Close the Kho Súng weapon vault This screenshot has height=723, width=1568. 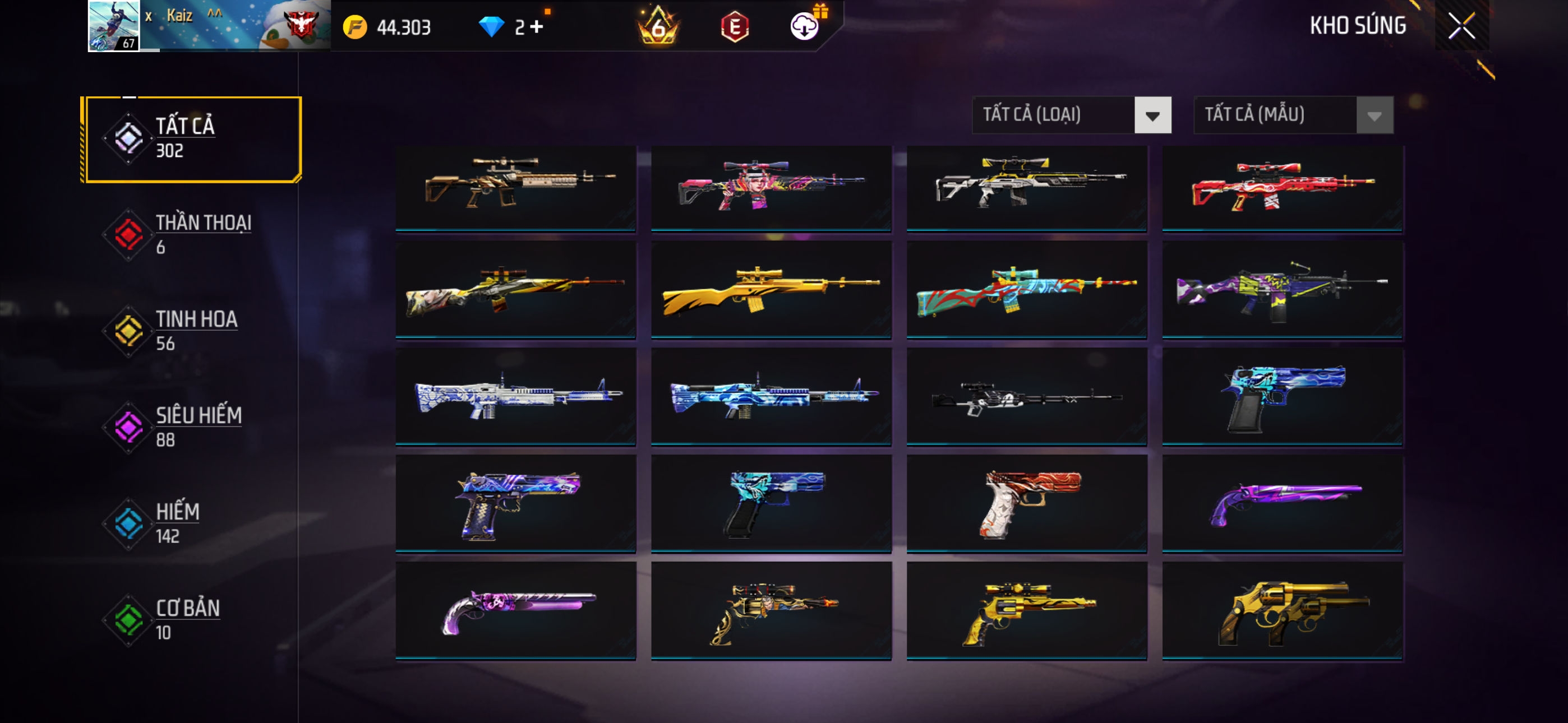[x=1461, y=26]
